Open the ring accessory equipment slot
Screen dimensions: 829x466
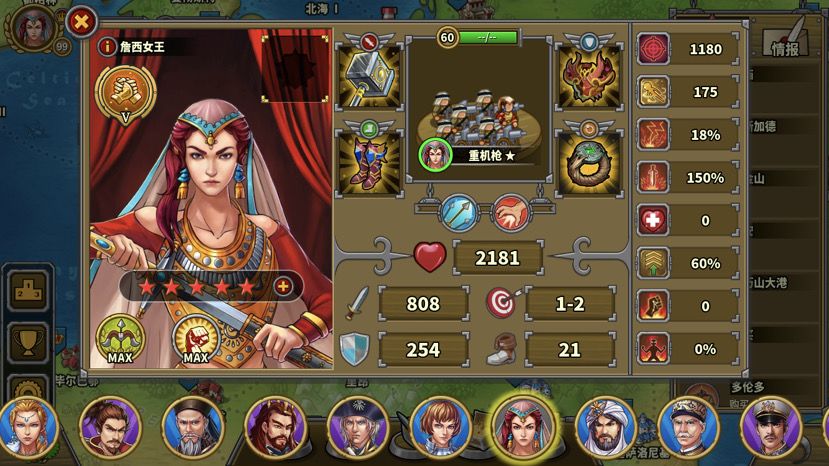pos(590,160)
